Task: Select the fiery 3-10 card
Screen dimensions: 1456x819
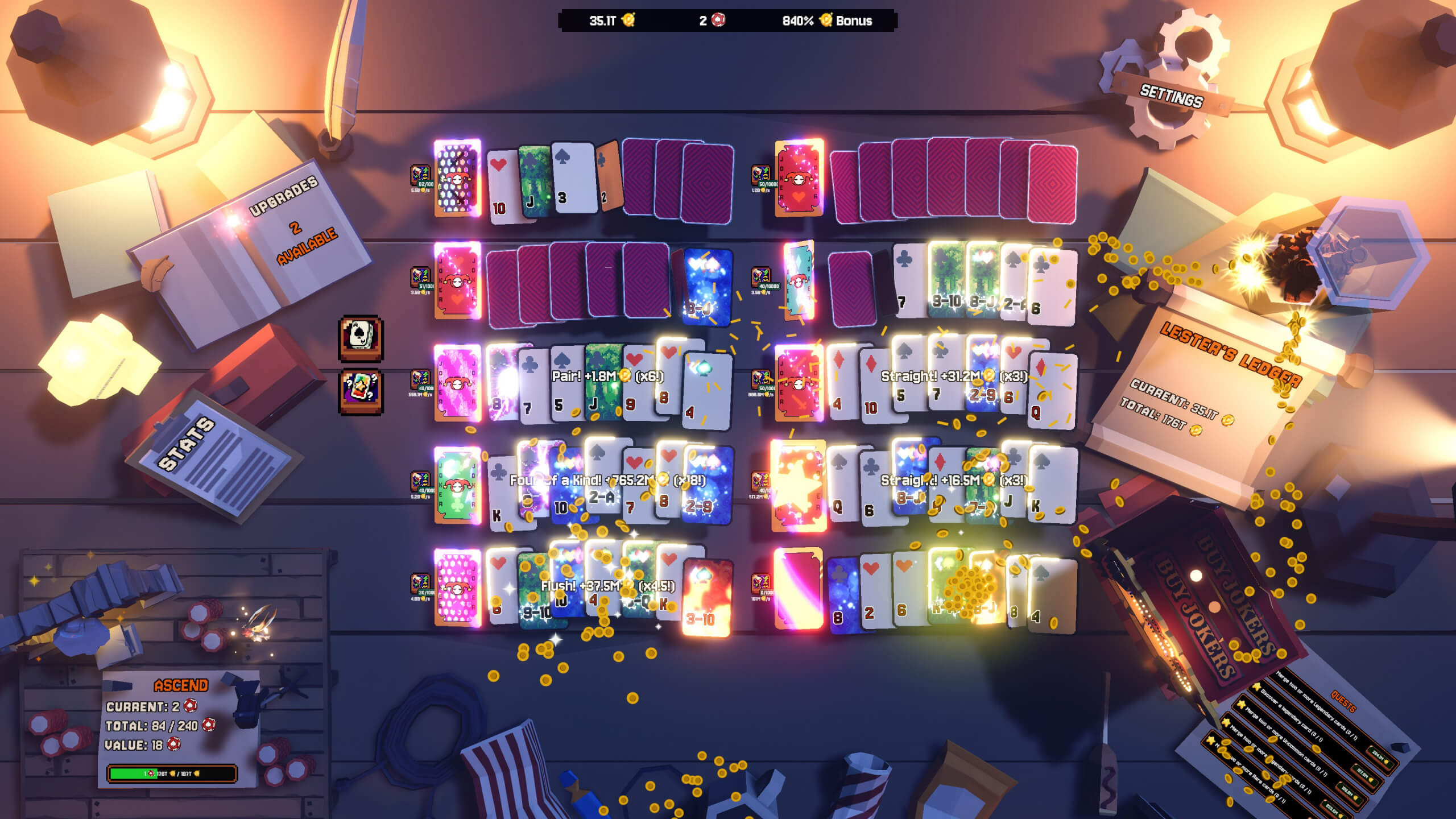Action: [706, 596]
